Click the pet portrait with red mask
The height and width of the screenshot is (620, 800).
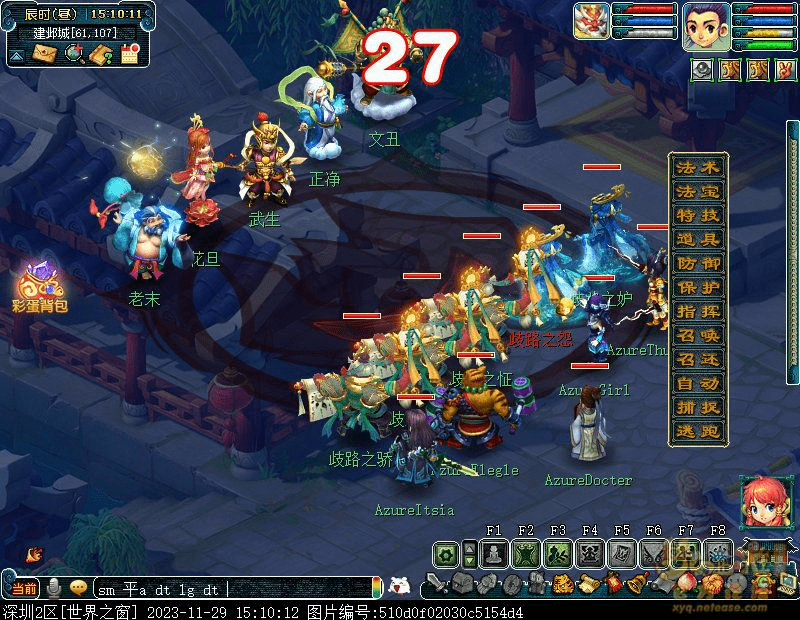click(593, 22)
